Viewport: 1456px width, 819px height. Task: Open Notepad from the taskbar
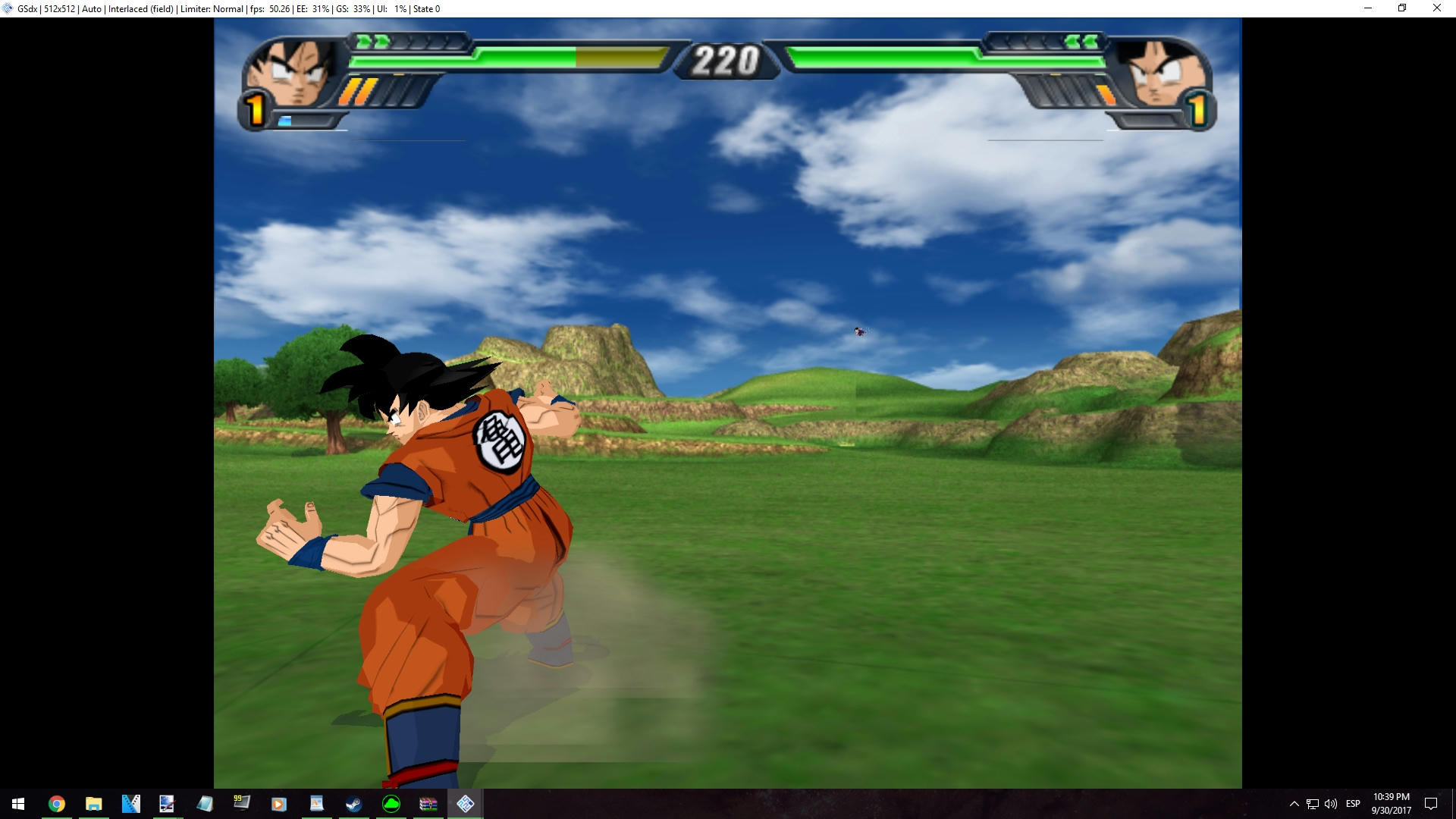point(205,804)
